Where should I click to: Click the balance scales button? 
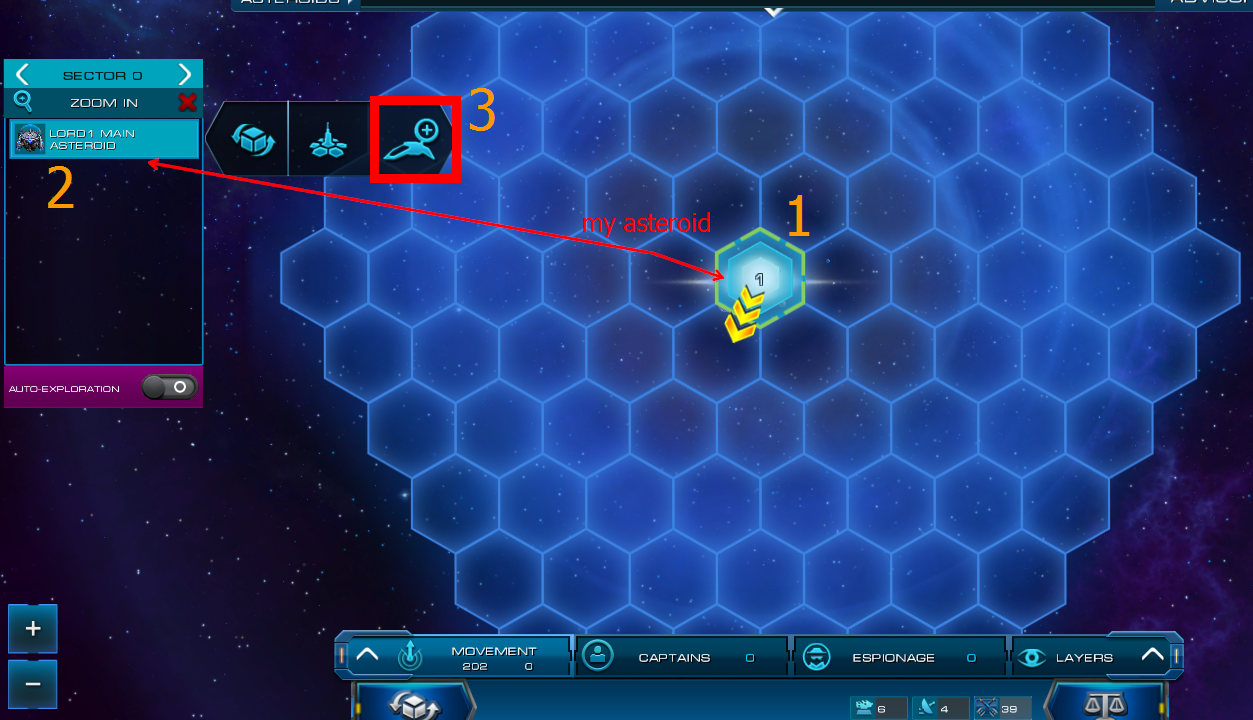click(x=1105, y=701)
